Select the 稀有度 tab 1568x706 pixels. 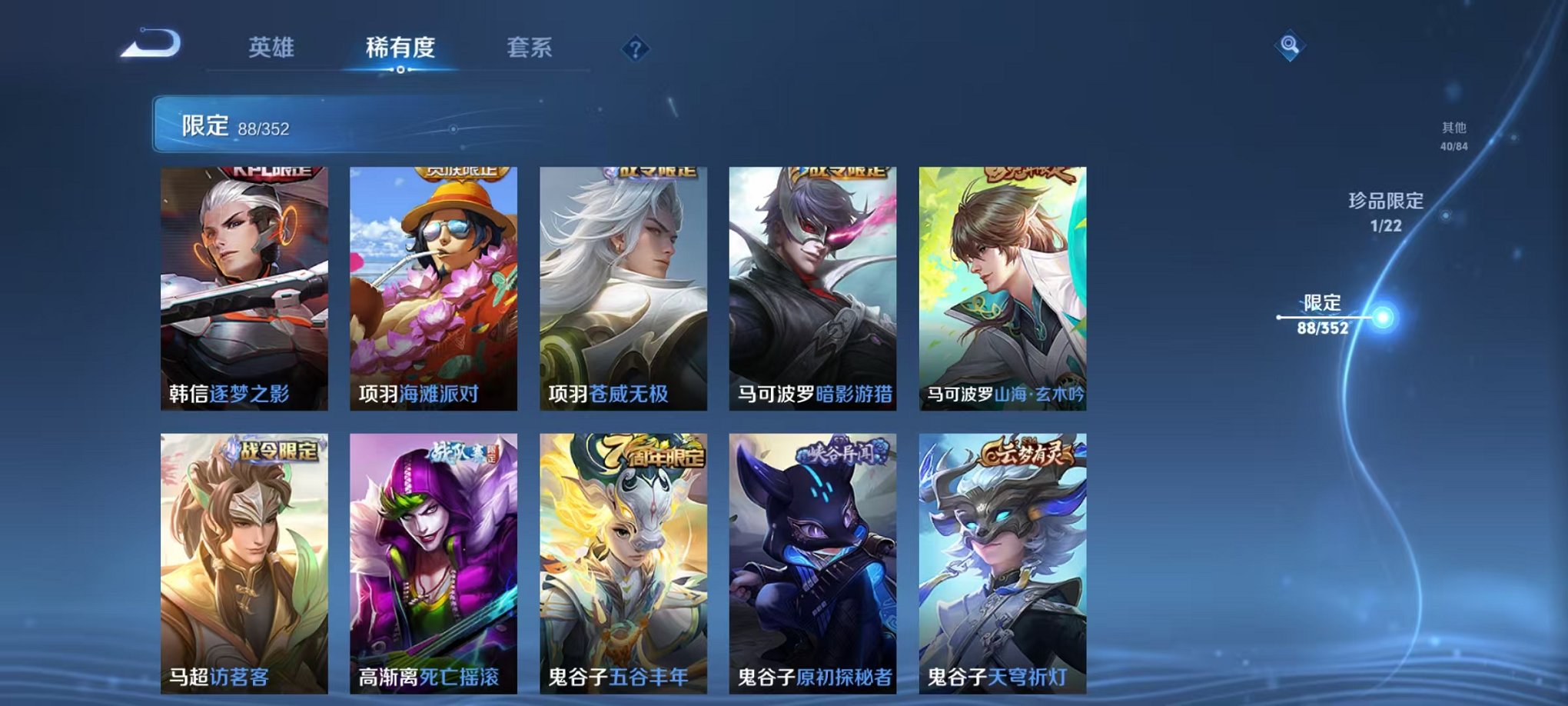click(x=398, y=46)
